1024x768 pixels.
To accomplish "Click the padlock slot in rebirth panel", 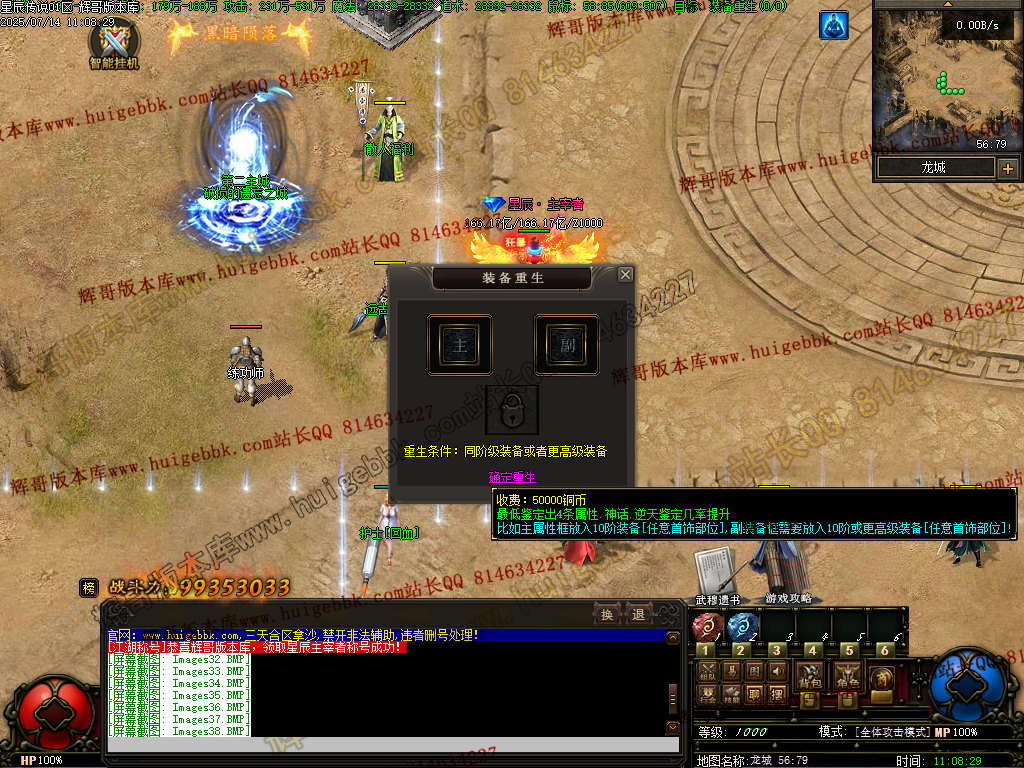I will click(x=512, y=410).
